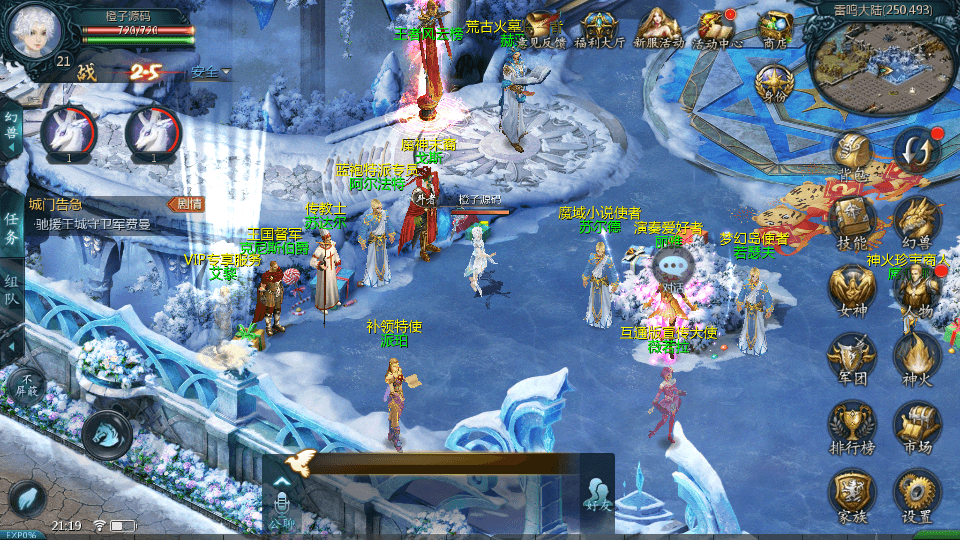Open the 家族 family menu
Viewport: 960px width, 540px height.
[x=852, y=496]
